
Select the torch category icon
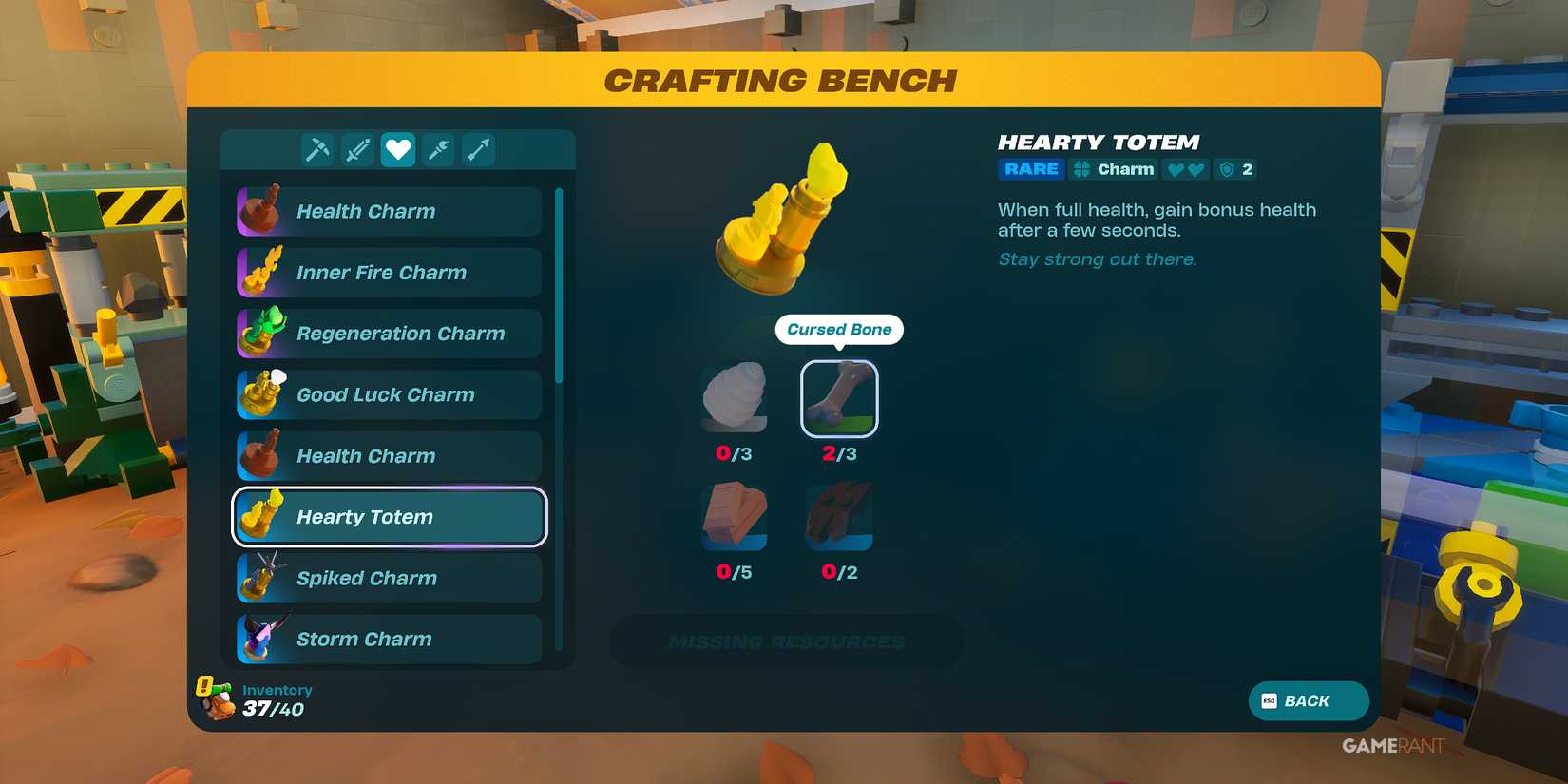point(438,149)
